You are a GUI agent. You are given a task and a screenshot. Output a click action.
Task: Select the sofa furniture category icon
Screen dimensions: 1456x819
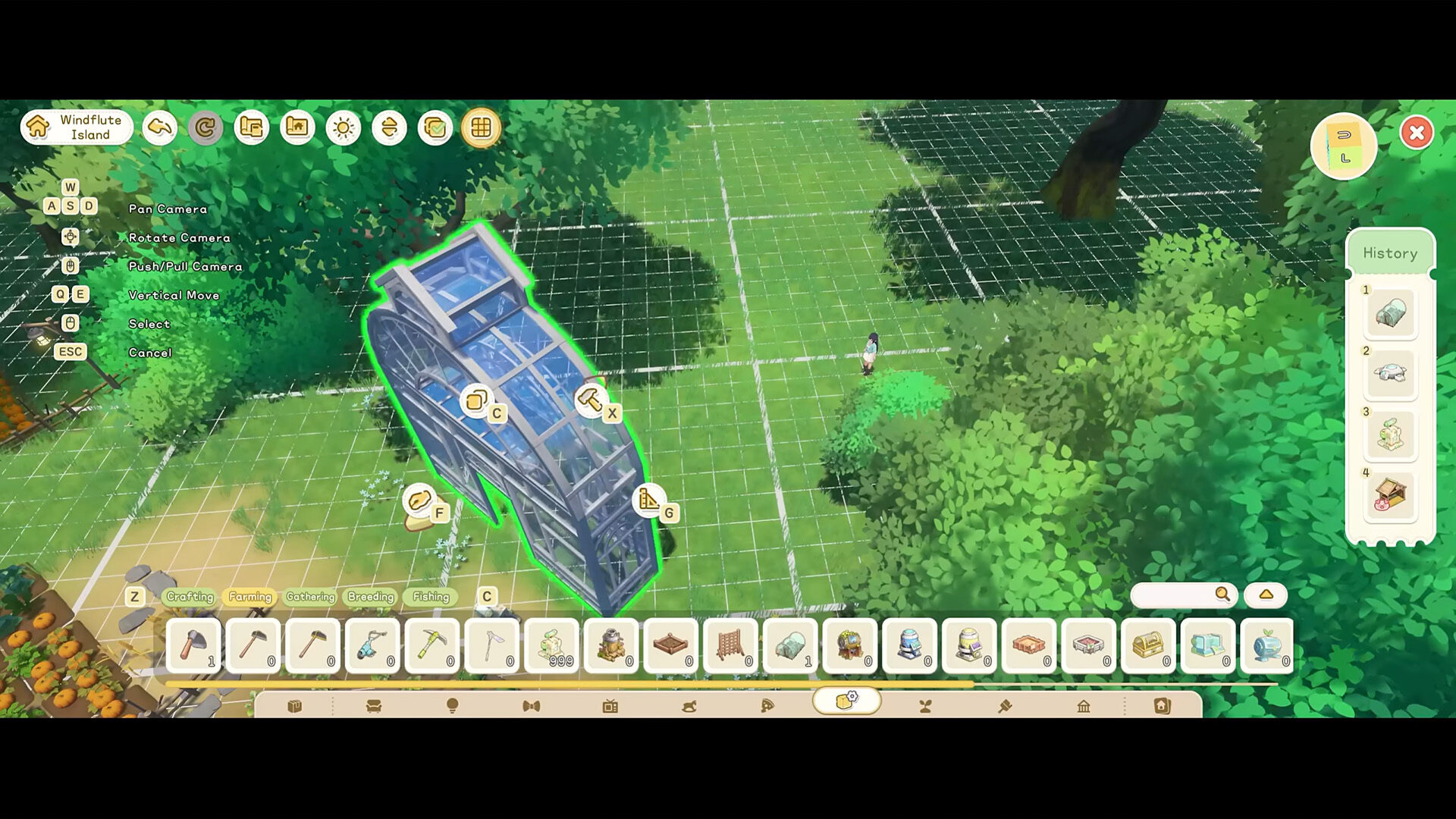click(372, 705)
